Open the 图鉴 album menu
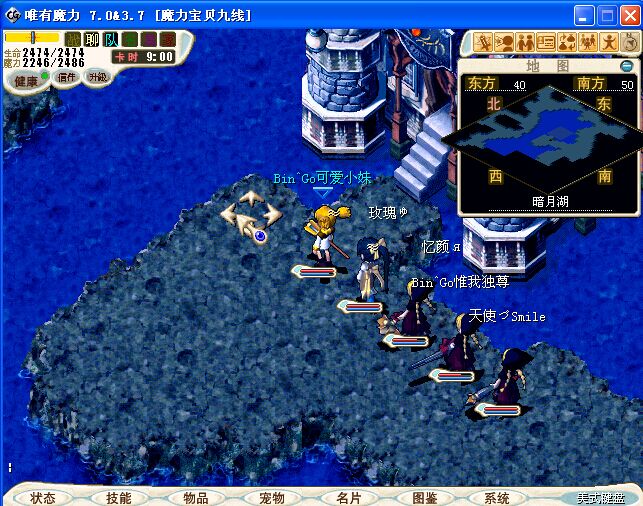The height and width of the screenshot is (506, 643). [424, 497]
